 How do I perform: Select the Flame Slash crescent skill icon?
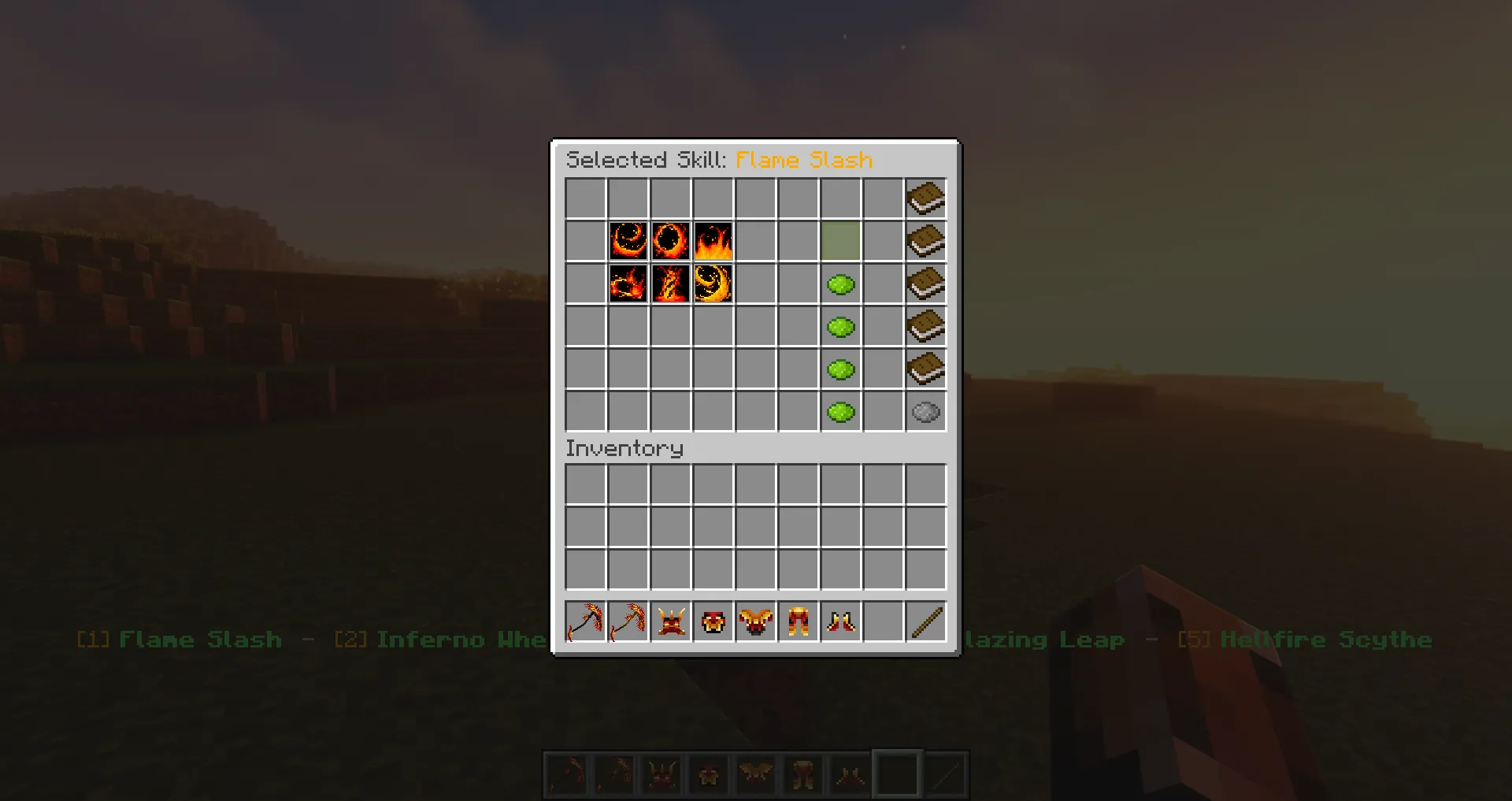(628, 242)
